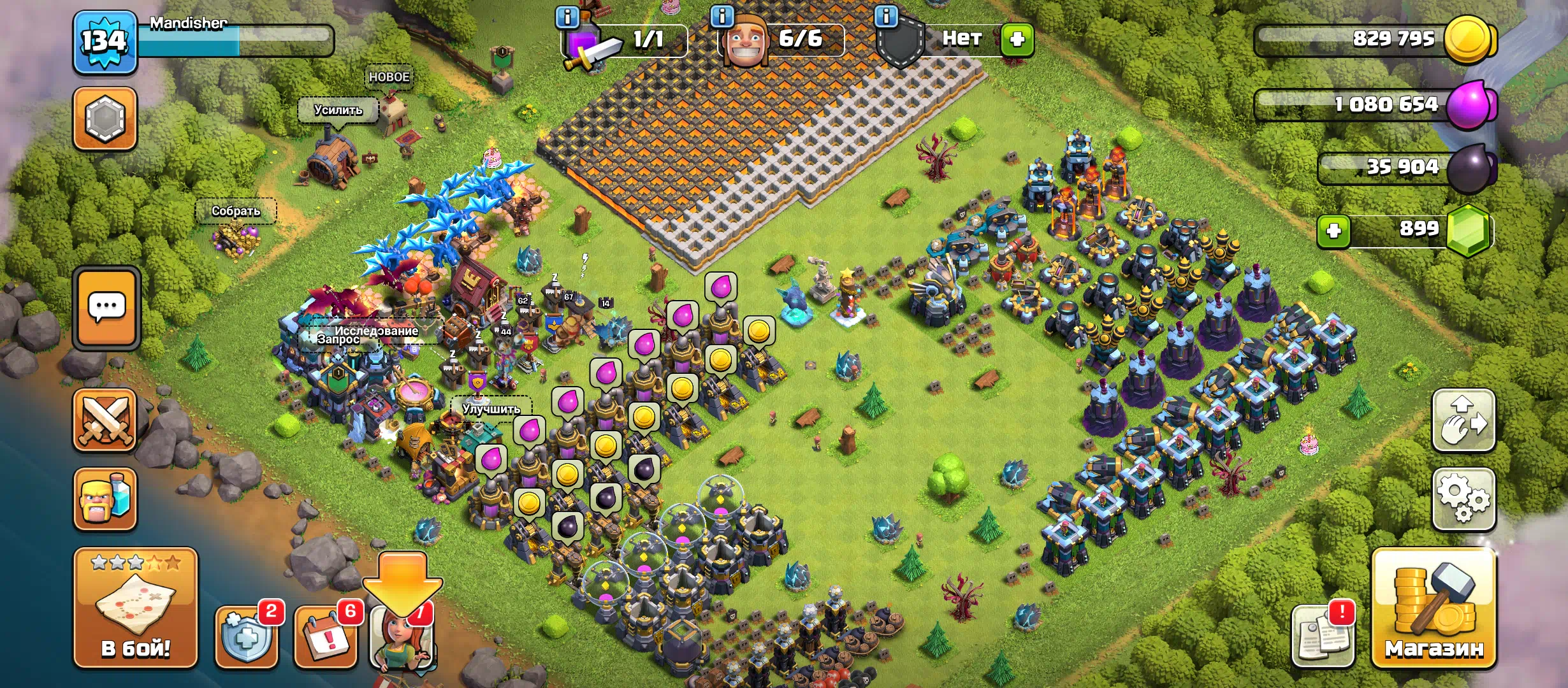Show info for the laboratory potion counter
Screen dimensions: 1568x688
[x=567, y=17]
